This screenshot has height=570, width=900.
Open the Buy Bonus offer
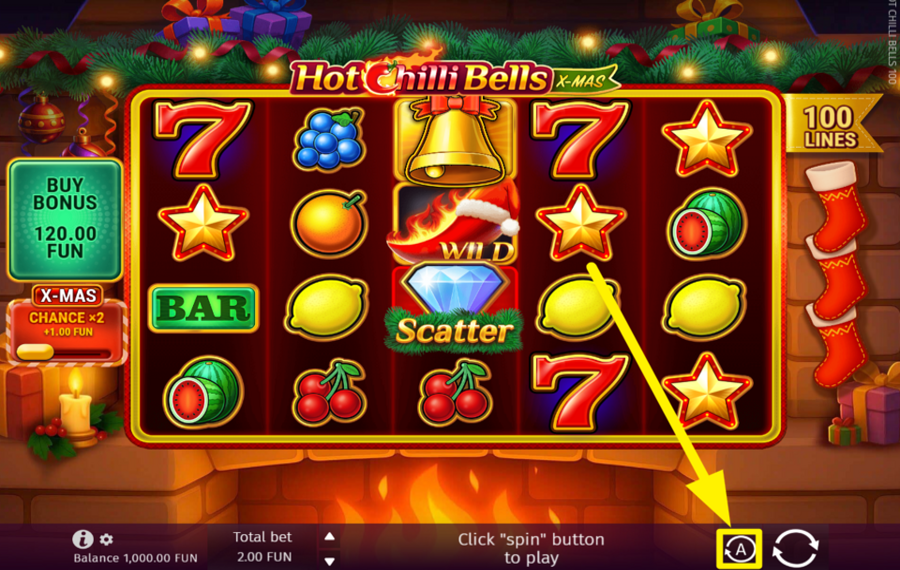(65, 219)
